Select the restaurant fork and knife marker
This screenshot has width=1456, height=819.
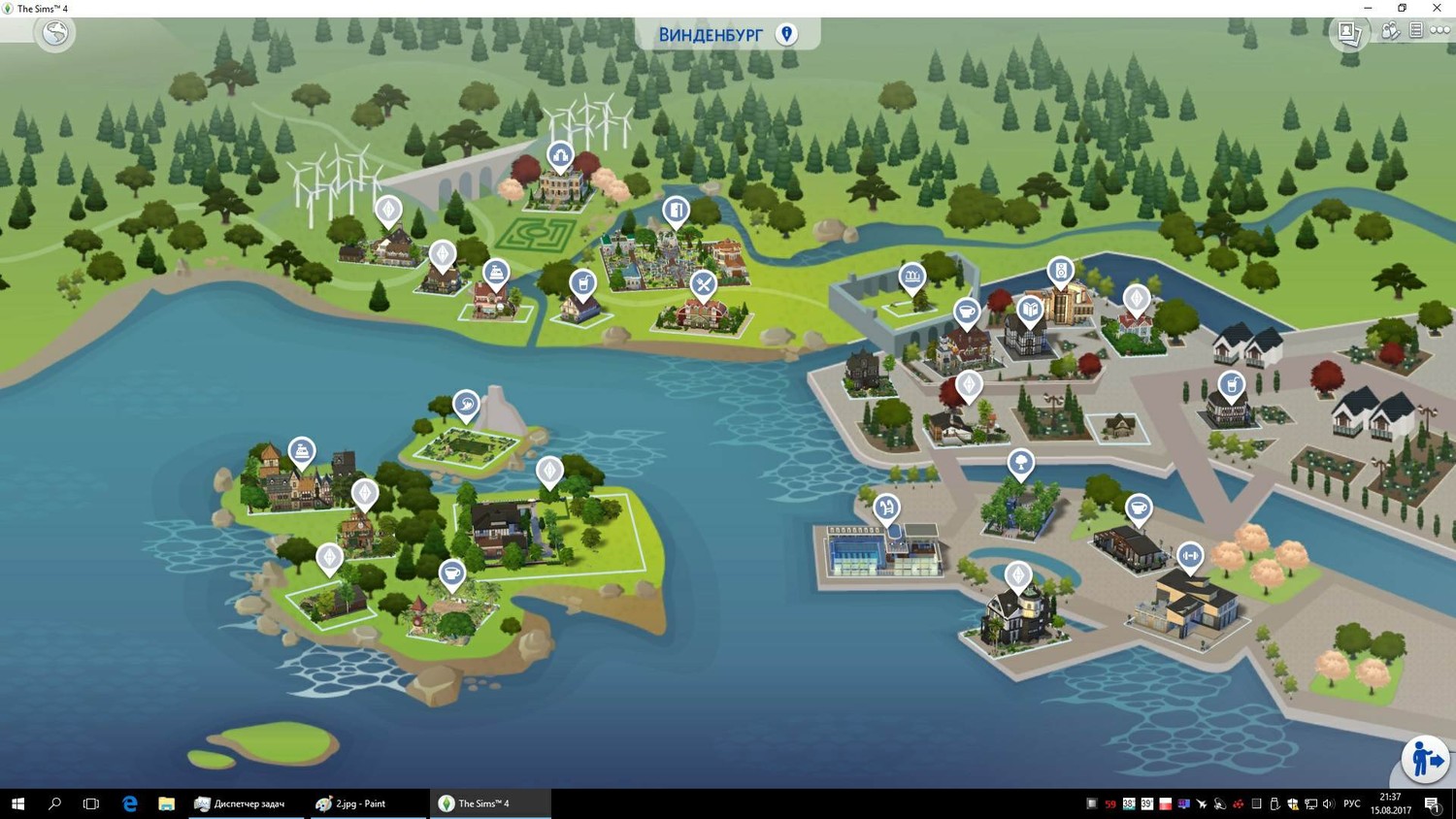703,284
